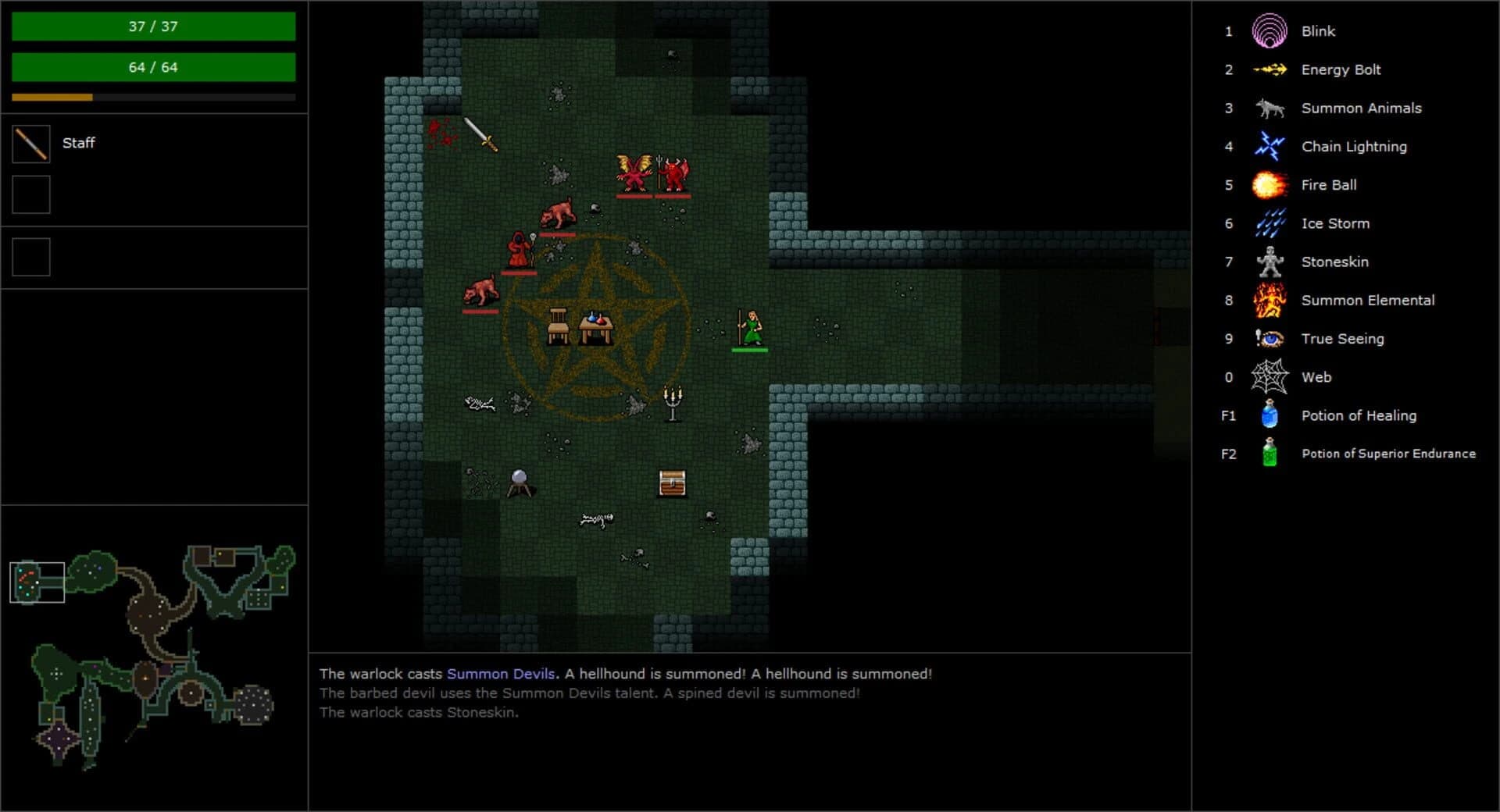Screen dimensions: 1500x812
Task: Select the Ice Storm spell icon
Action: (x=1271, y=223)
